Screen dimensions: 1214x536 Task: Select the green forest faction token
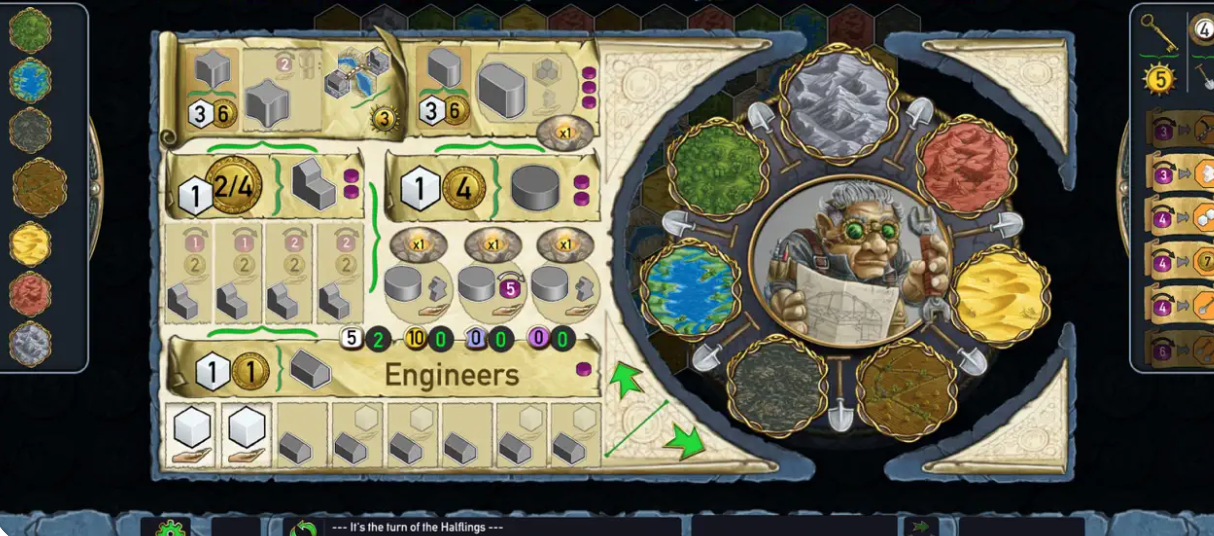coord(30,30)
